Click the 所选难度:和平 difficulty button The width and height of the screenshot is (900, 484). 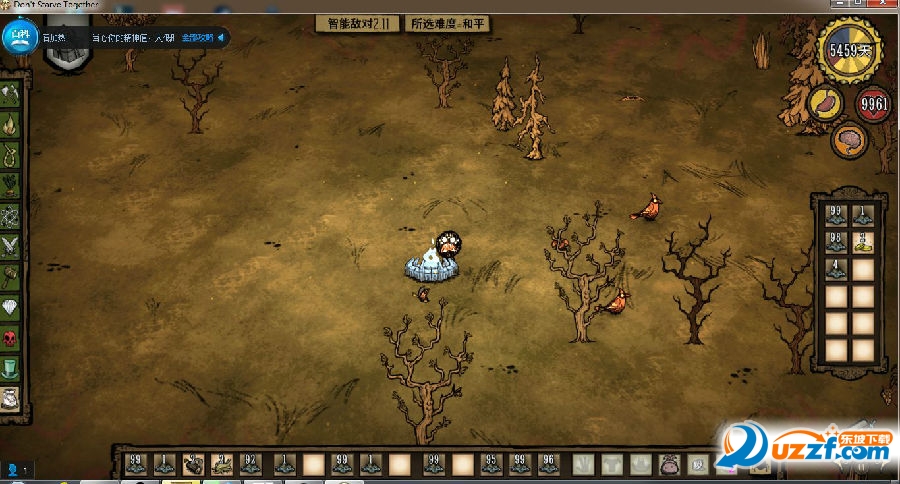tap(448, 23)
